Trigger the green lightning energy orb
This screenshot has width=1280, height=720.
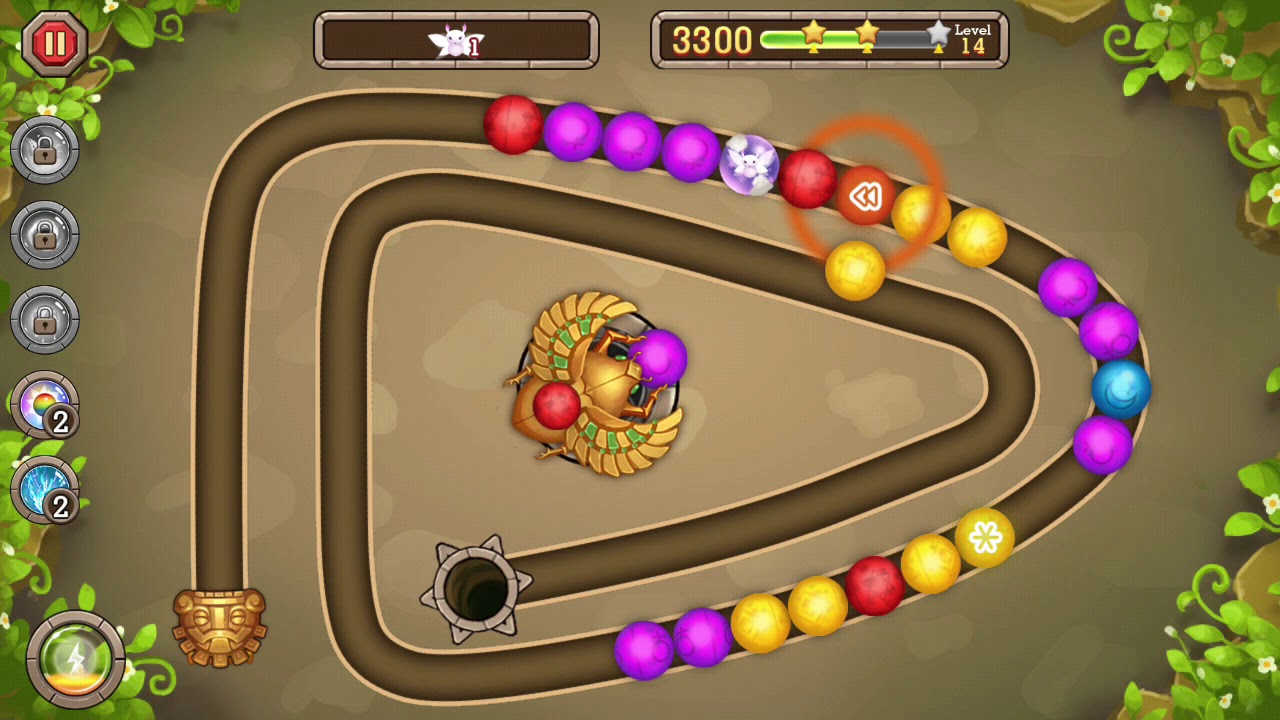[75, 659]
